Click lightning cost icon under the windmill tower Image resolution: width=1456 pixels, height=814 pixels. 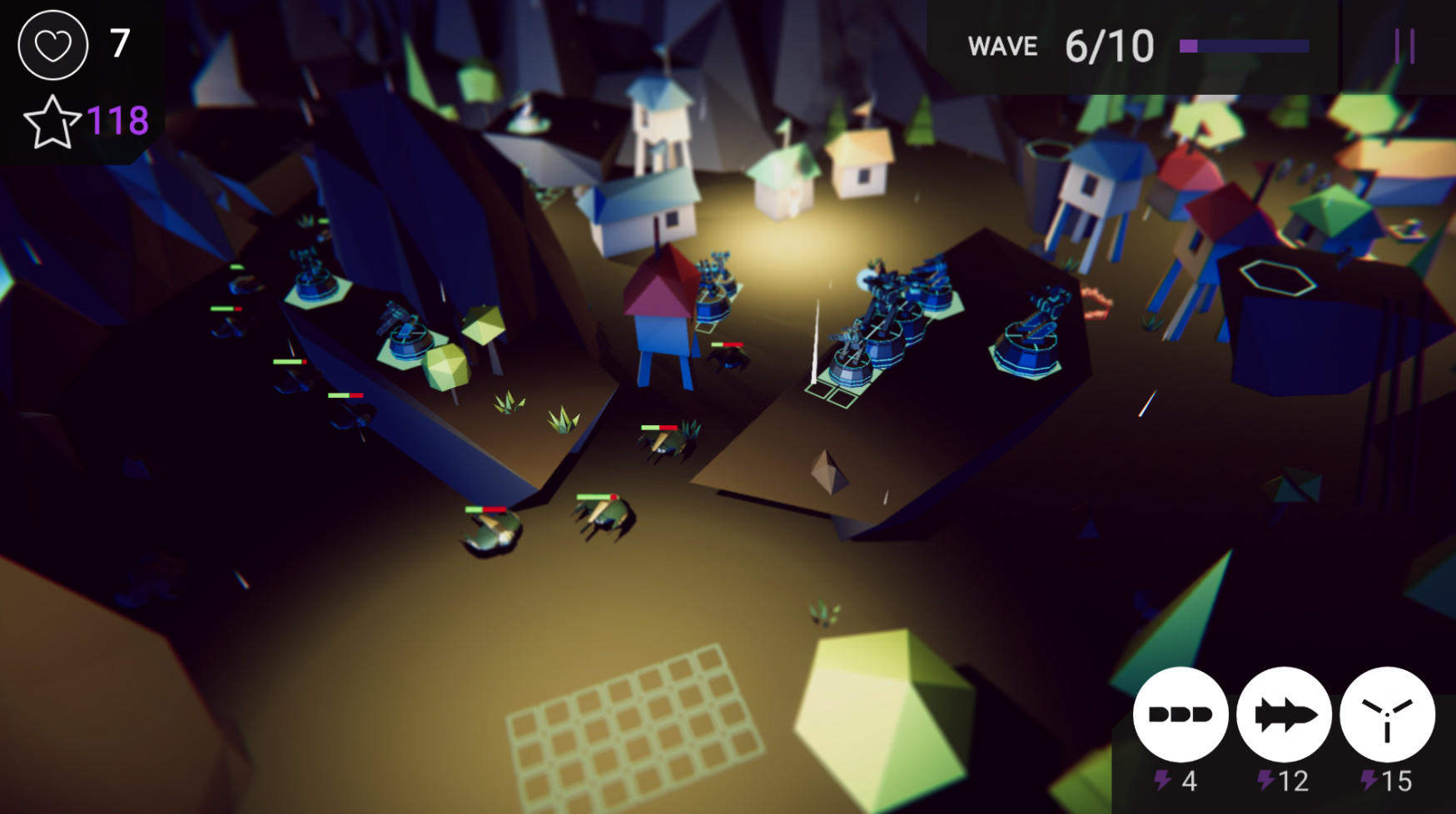click(1369, 781)
